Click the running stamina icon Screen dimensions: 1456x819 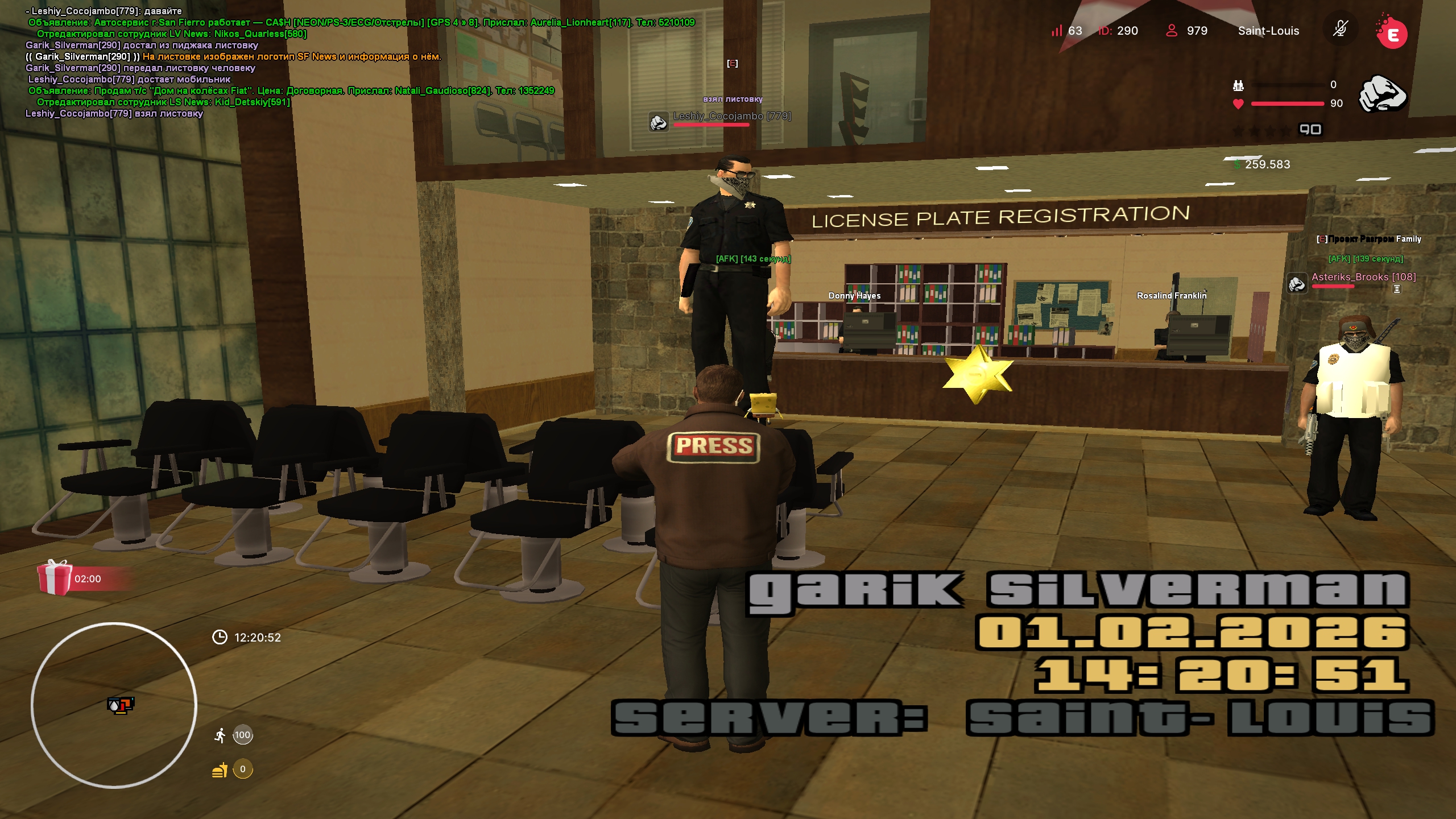point(220,735)
